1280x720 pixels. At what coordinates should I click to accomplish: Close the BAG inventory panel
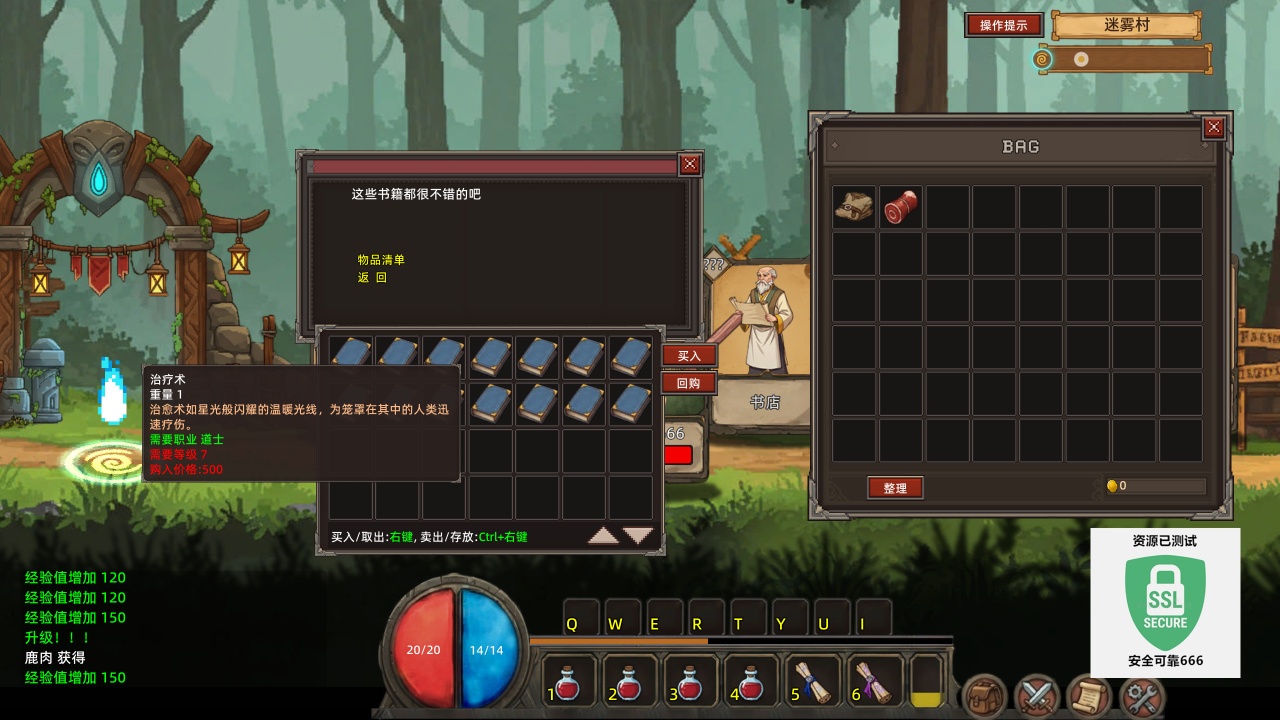click(1213, 127)
